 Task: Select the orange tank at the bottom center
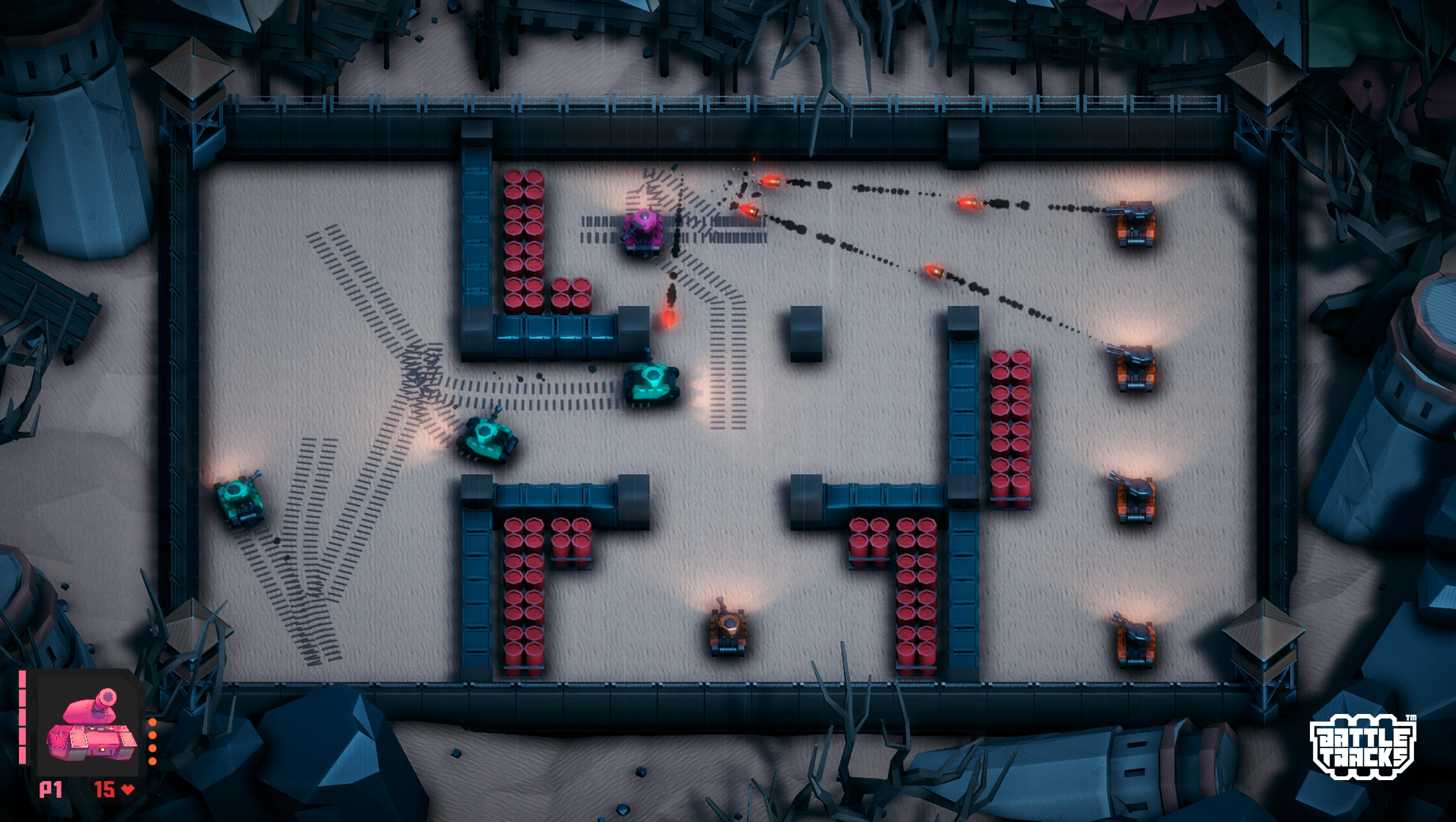(x=728, y=632)
